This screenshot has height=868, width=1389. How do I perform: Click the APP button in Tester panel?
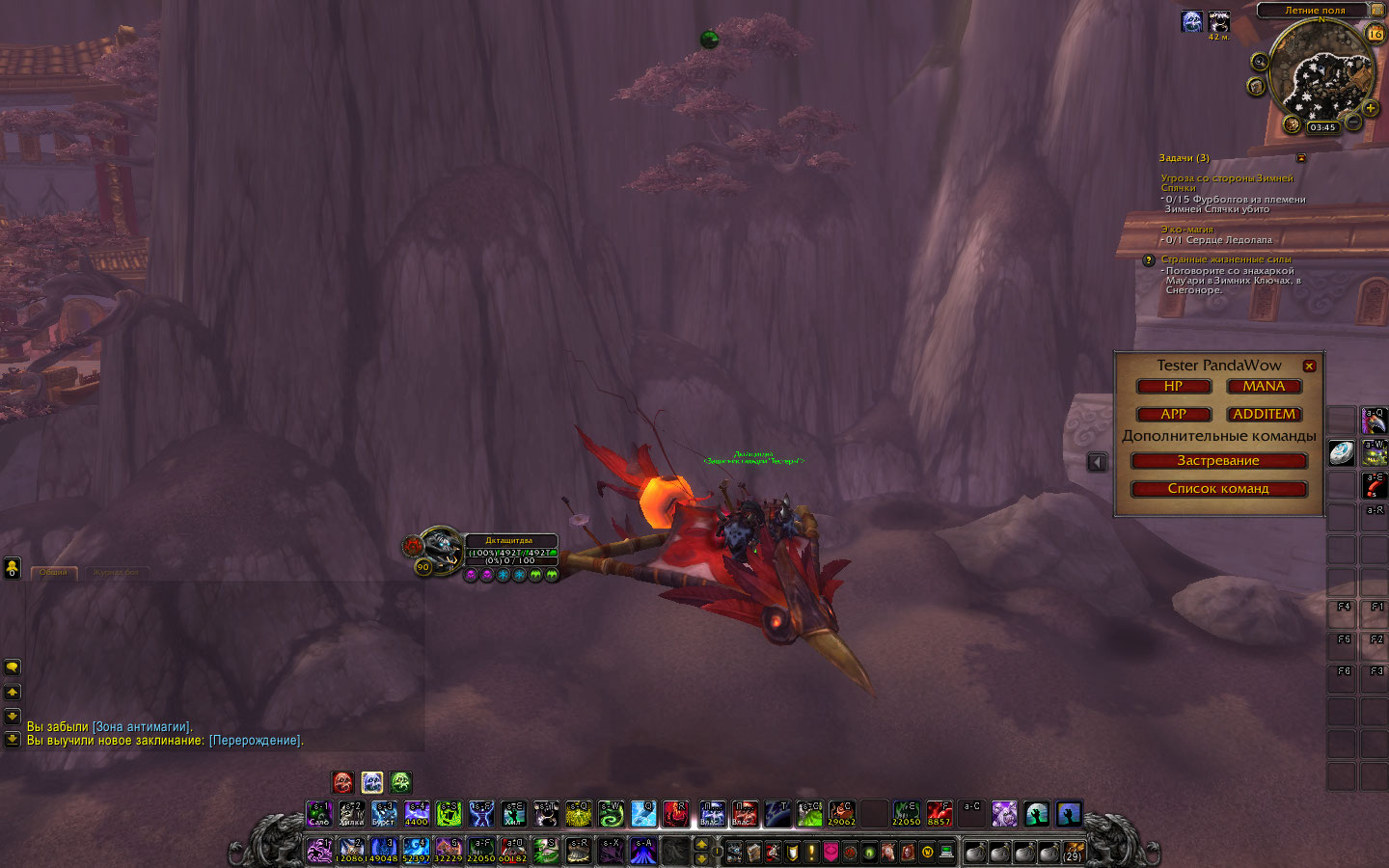1173,415
